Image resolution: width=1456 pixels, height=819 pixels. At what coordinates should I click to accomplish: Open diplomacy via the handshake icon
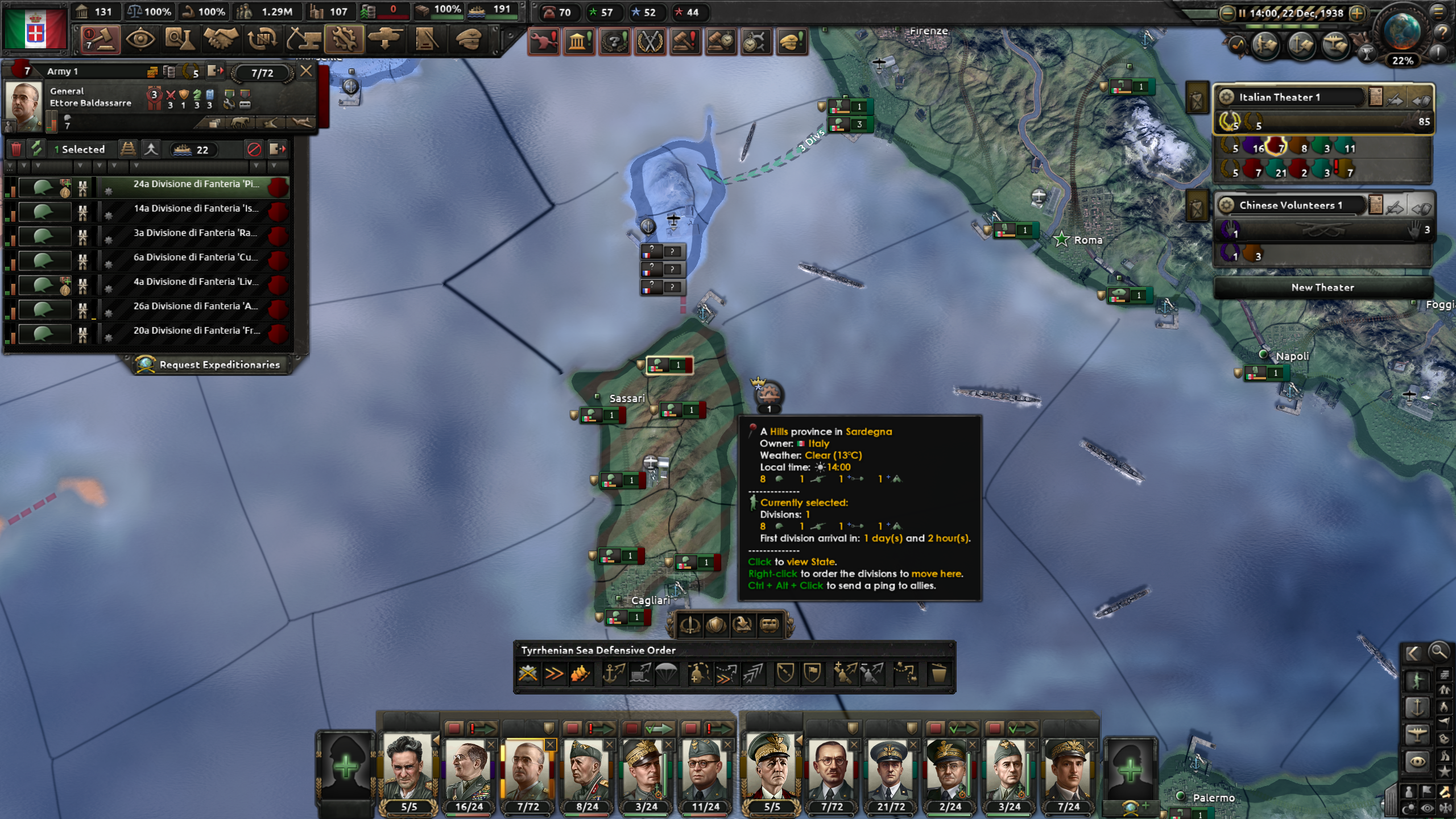pos(221,40)
